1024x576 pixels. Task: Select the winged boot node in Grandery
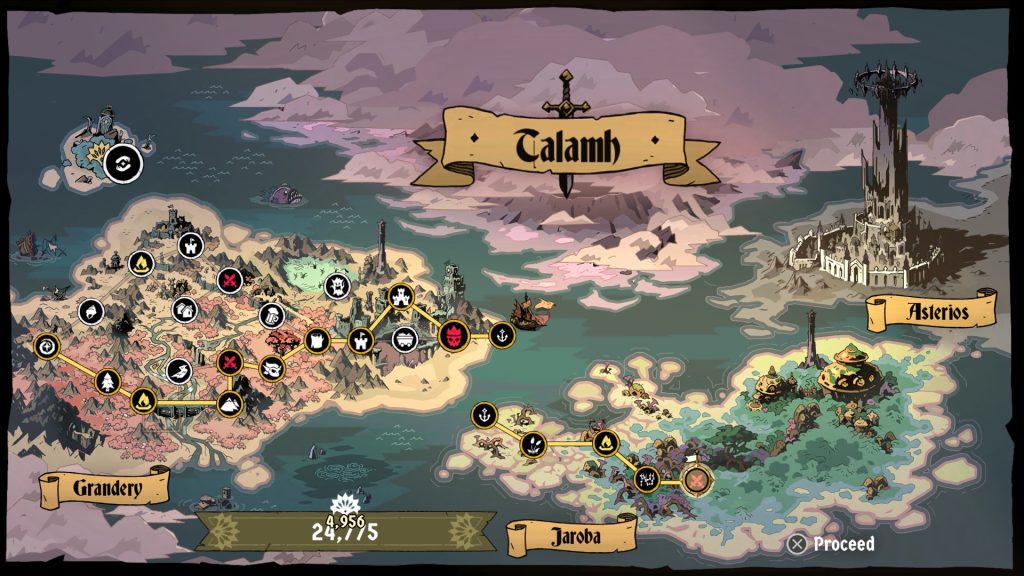coord(177,370)
